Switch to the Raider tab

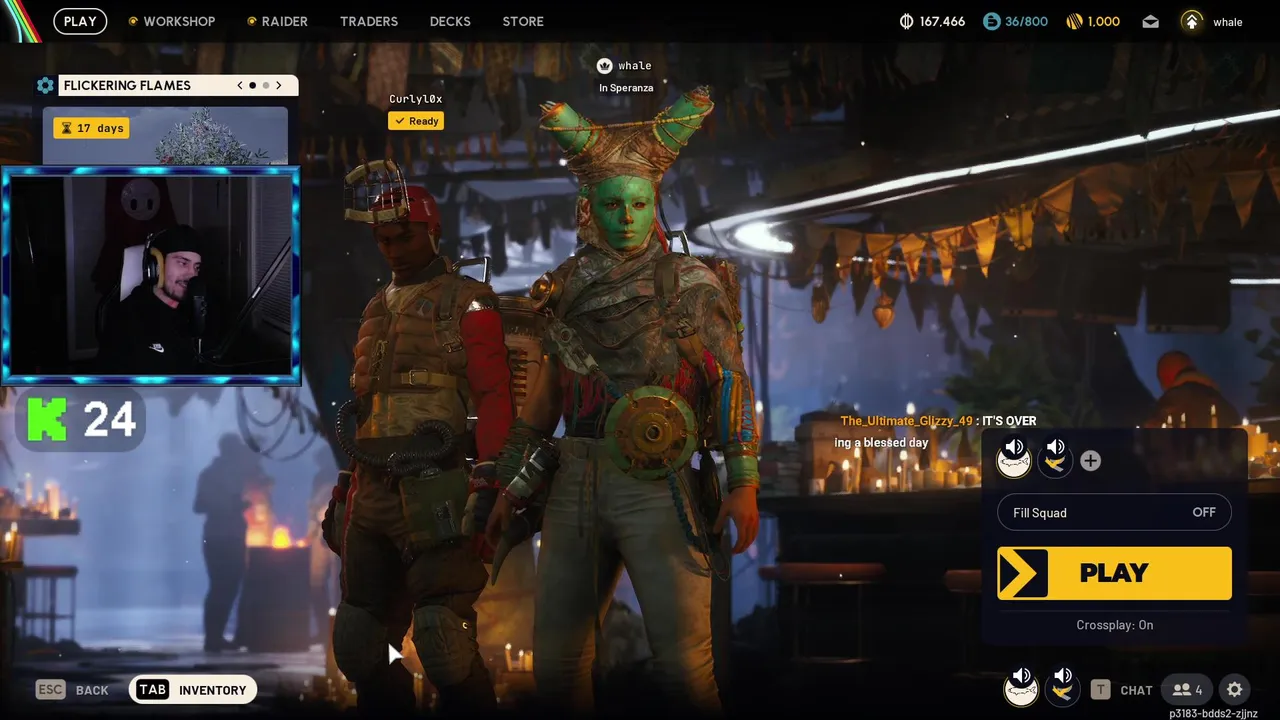[x=284, y=21]
